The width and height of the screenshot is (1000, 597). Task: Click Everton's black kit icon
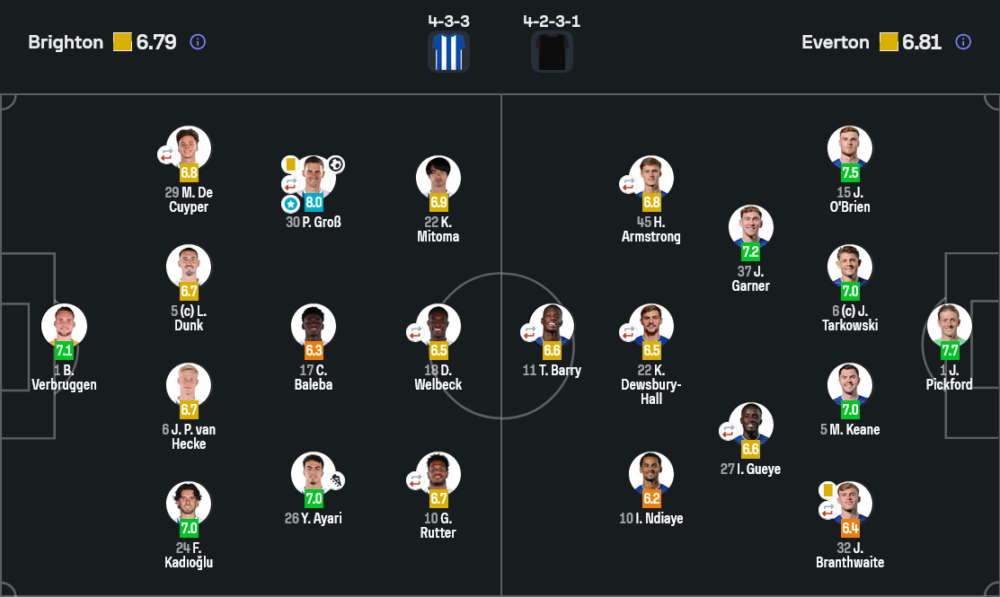(552, 52)
